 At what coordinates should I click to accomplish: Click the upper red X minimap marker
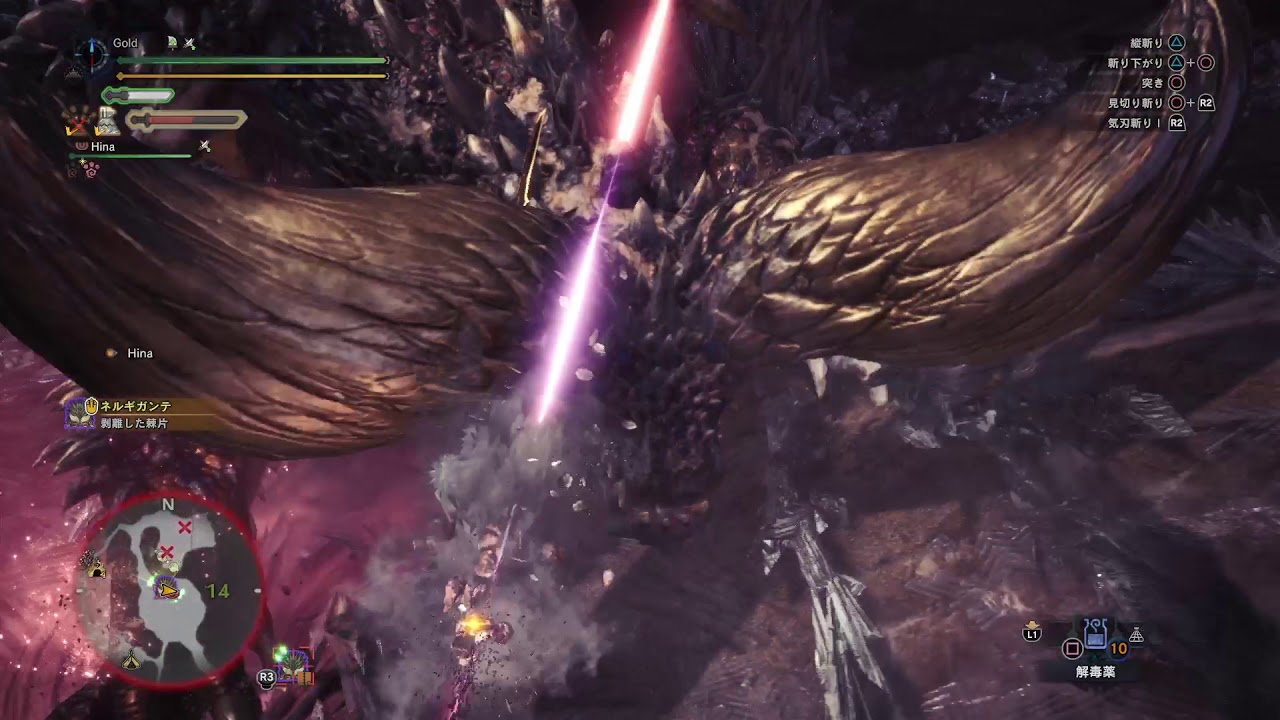point(184,527)
